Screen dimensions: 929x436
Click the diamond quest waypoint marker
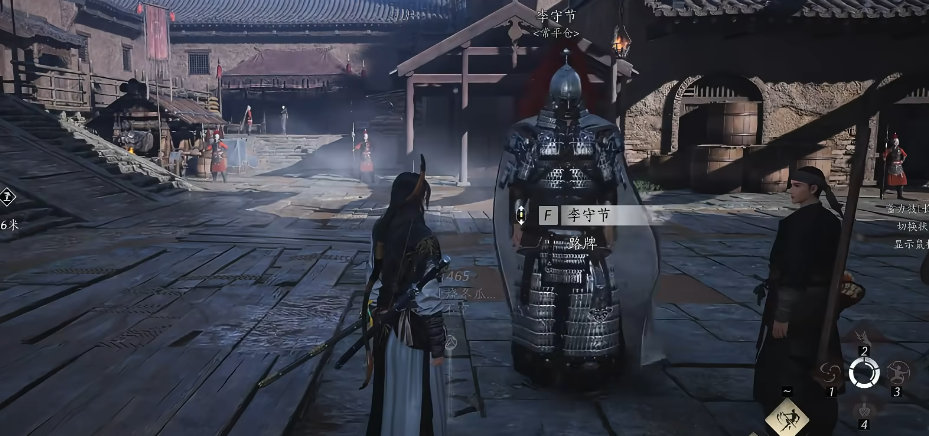coord(6,197)
